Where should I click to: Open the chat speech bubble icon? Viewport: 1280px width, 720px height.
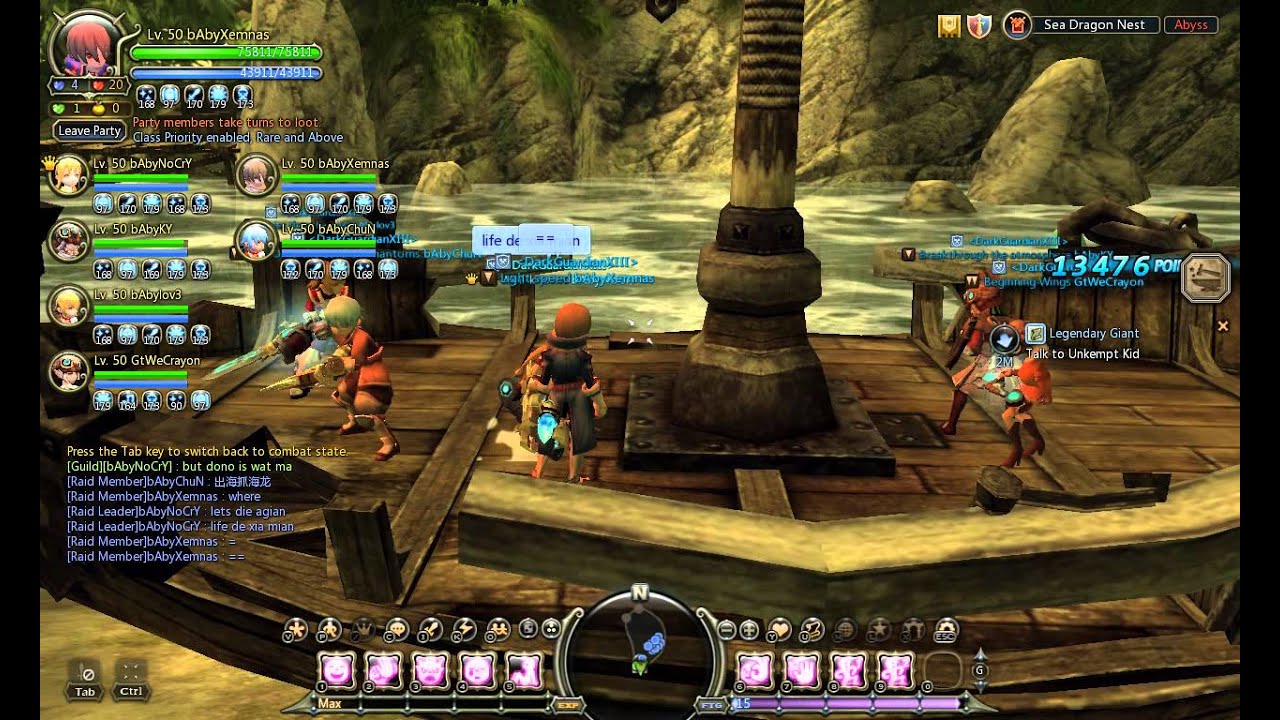coord(397,630)
